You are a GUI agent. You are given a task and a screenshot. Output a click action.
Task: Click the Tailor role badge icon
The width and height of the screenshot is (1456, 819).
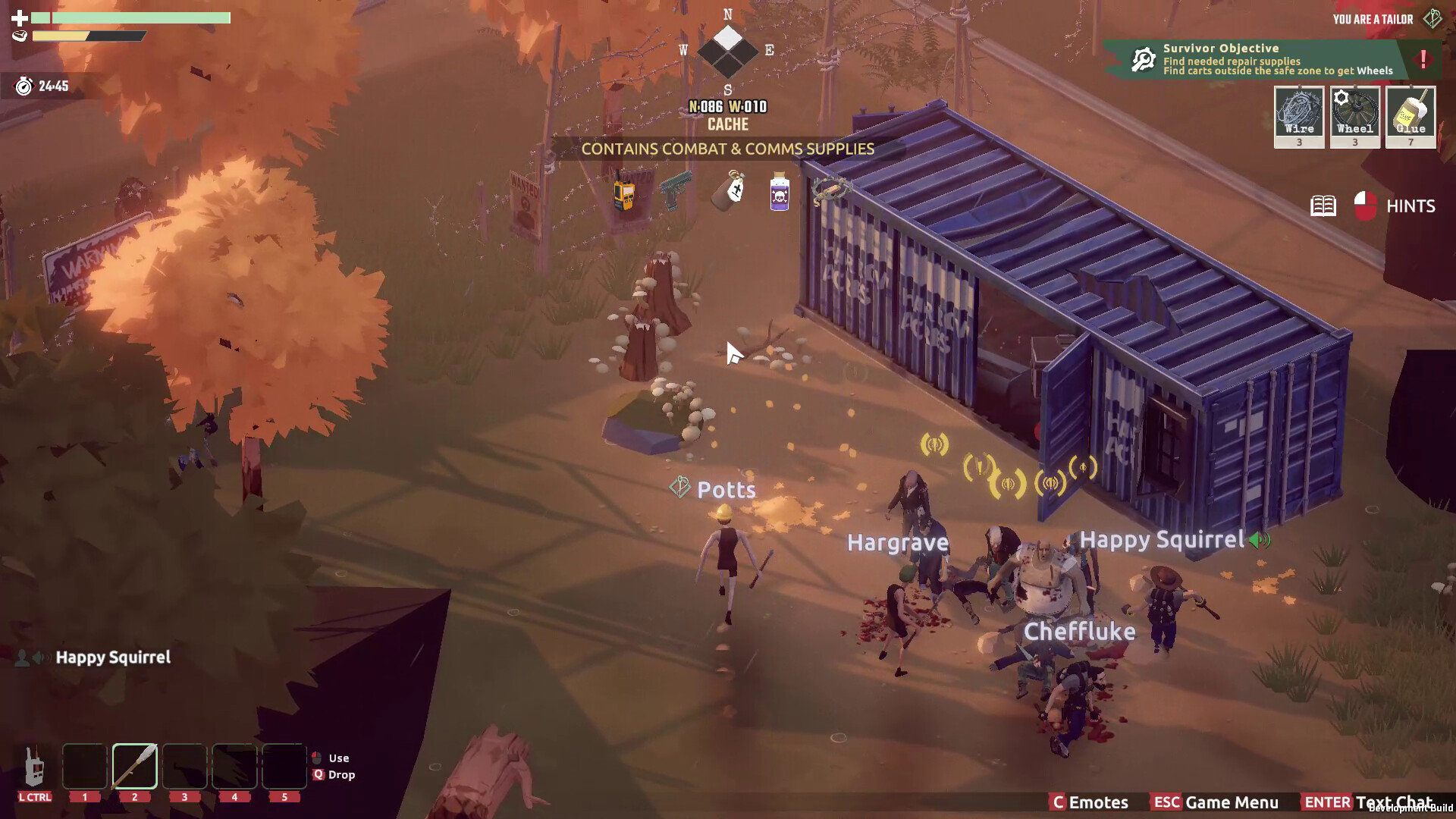tap(1432, 19)
